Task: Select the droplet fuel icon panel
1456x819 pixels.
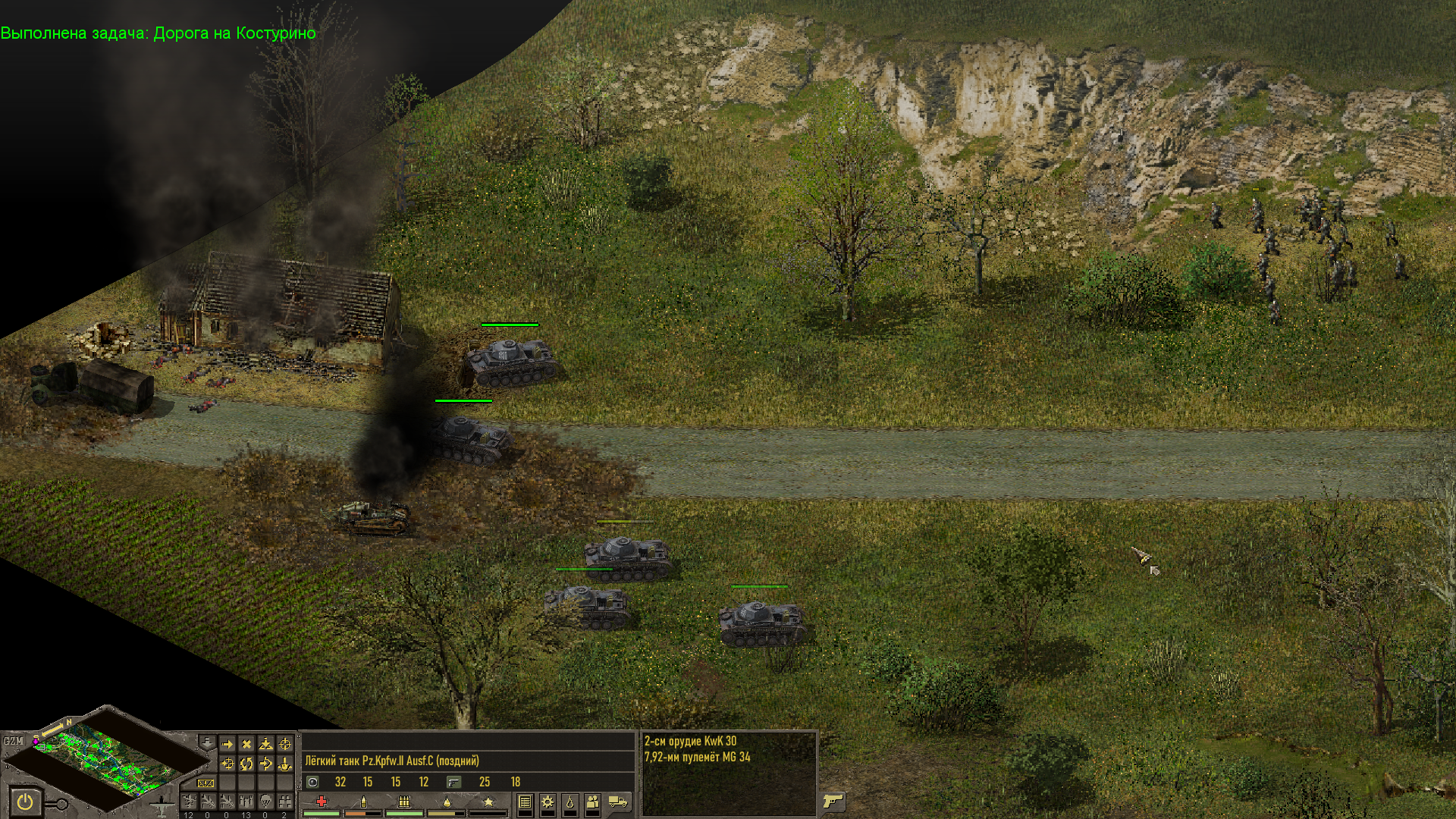Action: [x=570, y=802]
